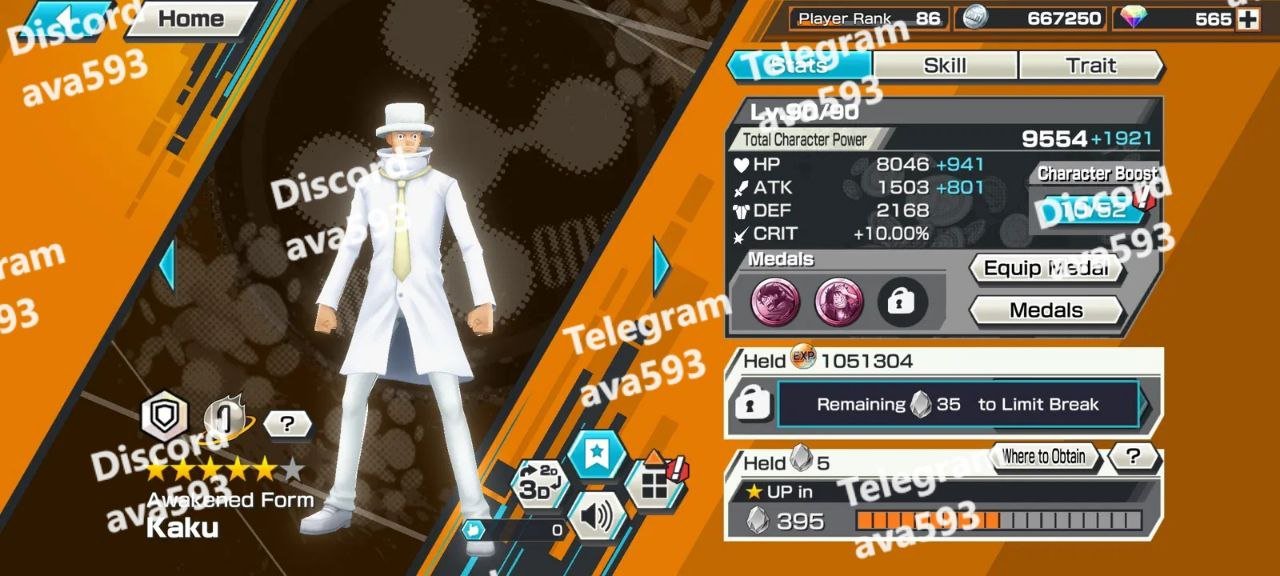Tap the Equip Medal button
The image size is (1280, 576).
1046,268
